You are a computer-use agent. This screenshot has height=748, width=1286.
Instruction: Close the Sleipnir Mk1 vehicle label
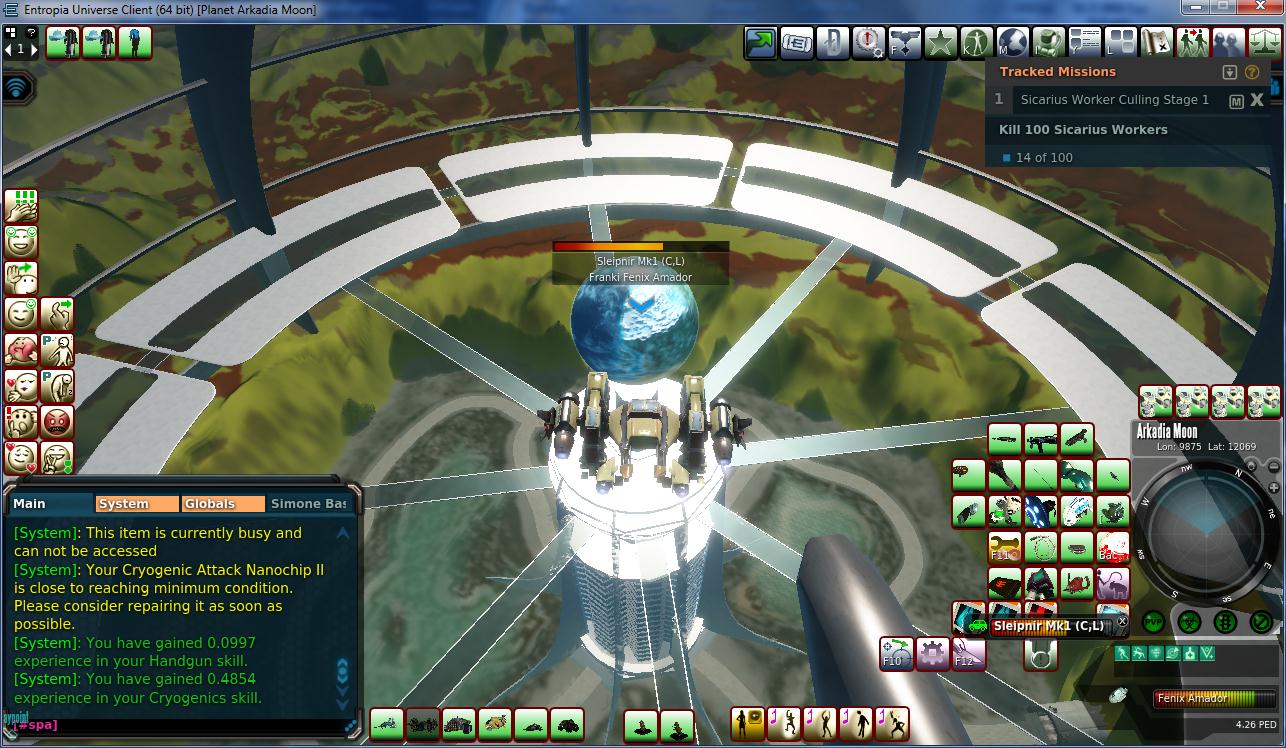1122,622
